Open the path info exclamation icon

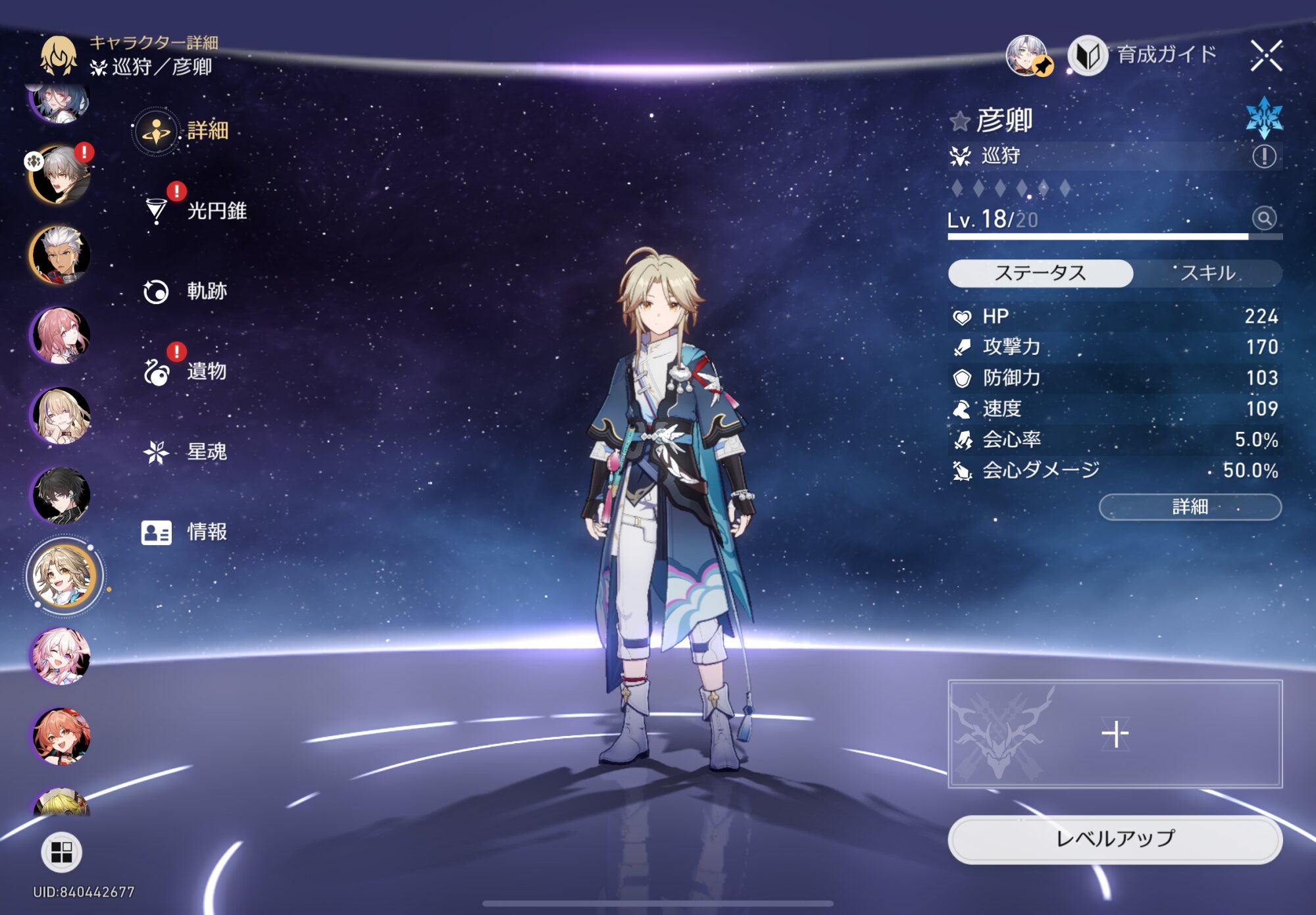pos(1263,157)
